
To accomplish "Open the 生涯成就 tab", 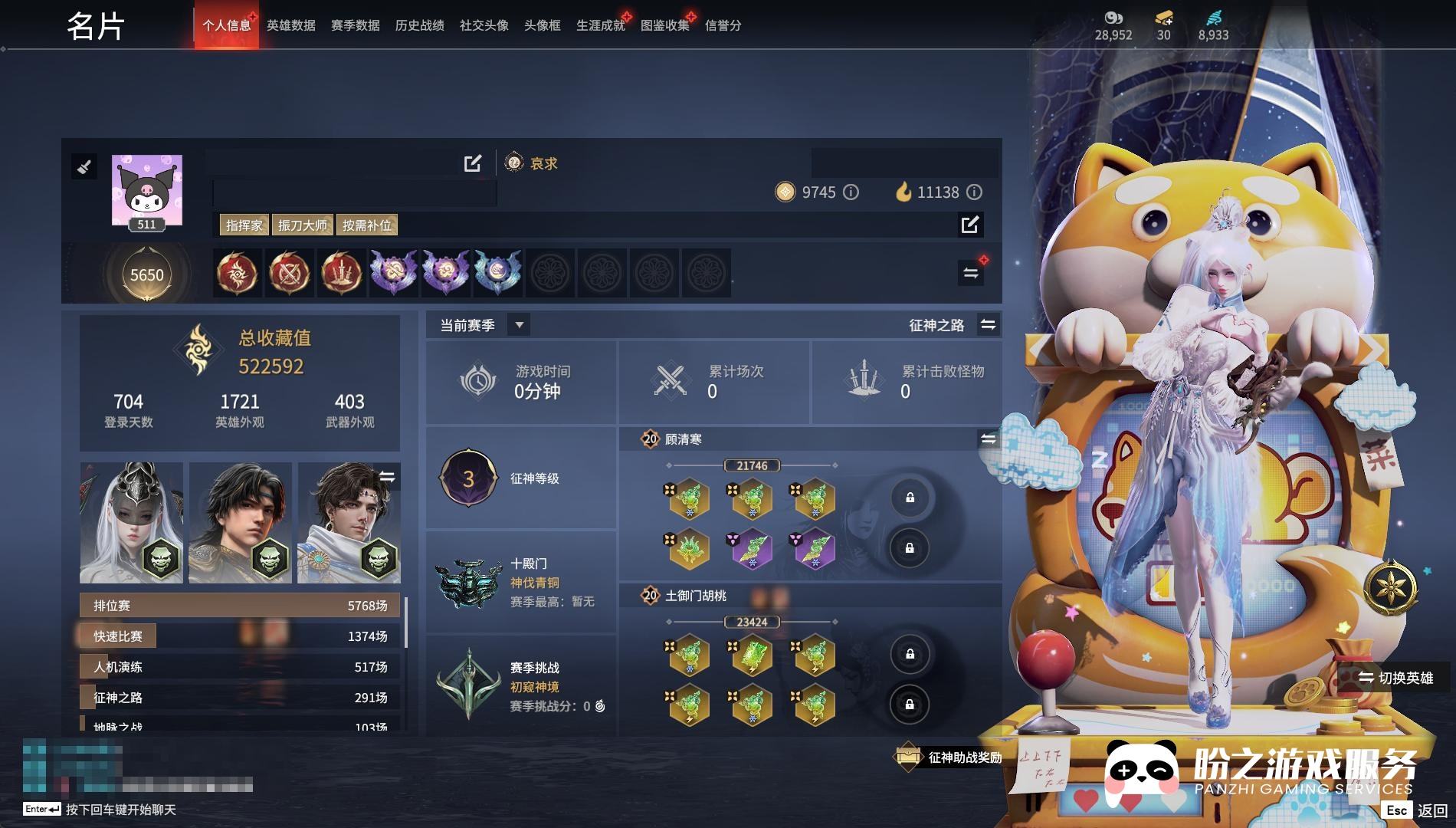I will [601, 25].
